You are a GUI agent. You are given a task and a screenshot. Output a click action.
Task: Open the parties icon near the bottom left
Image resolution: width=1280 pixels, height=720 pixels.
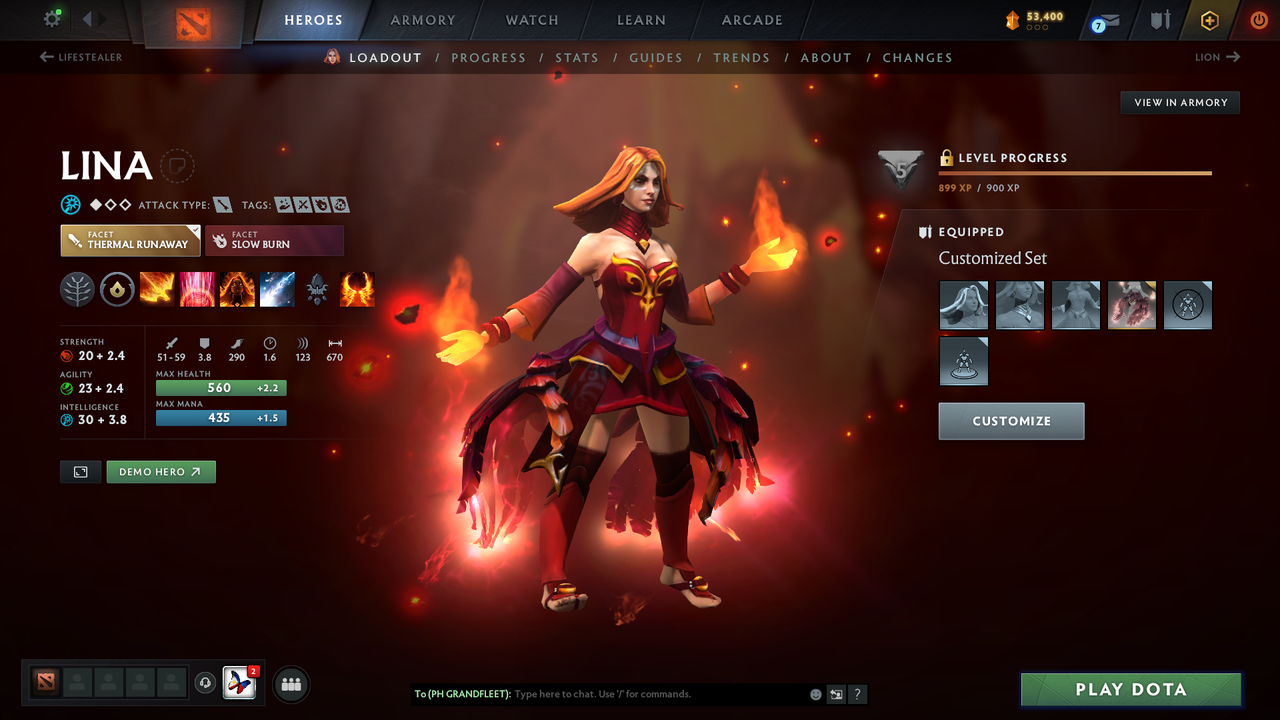click(x=290, y=684)
